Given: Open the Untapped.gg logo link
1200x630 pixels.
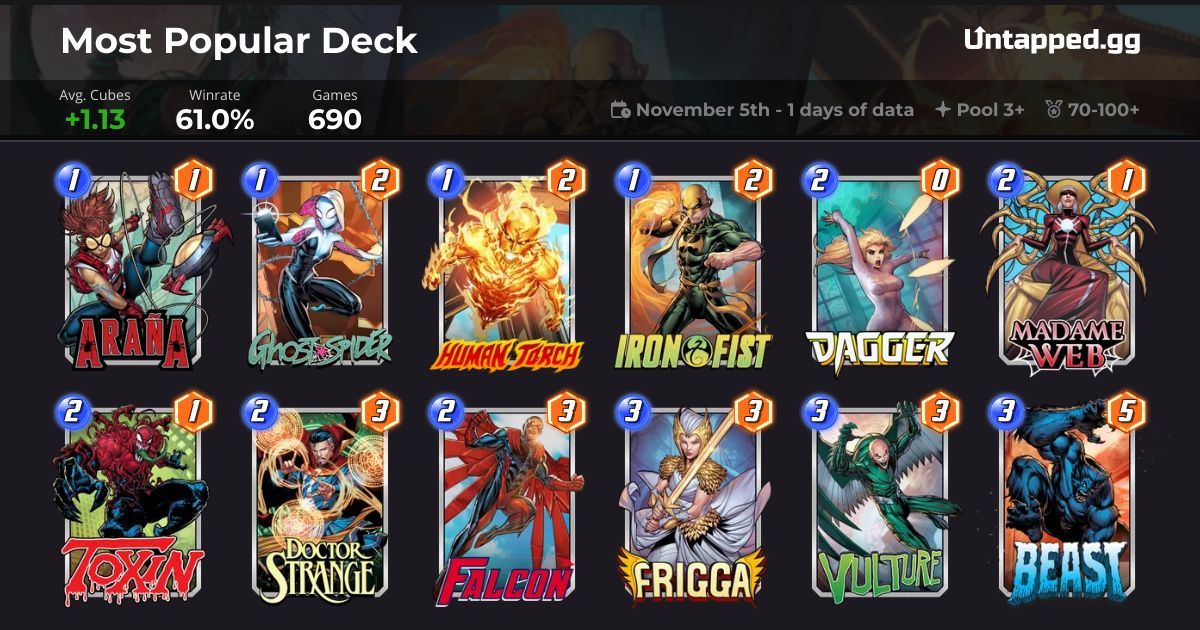Looking at the screenshot, I should point(1051,40).
